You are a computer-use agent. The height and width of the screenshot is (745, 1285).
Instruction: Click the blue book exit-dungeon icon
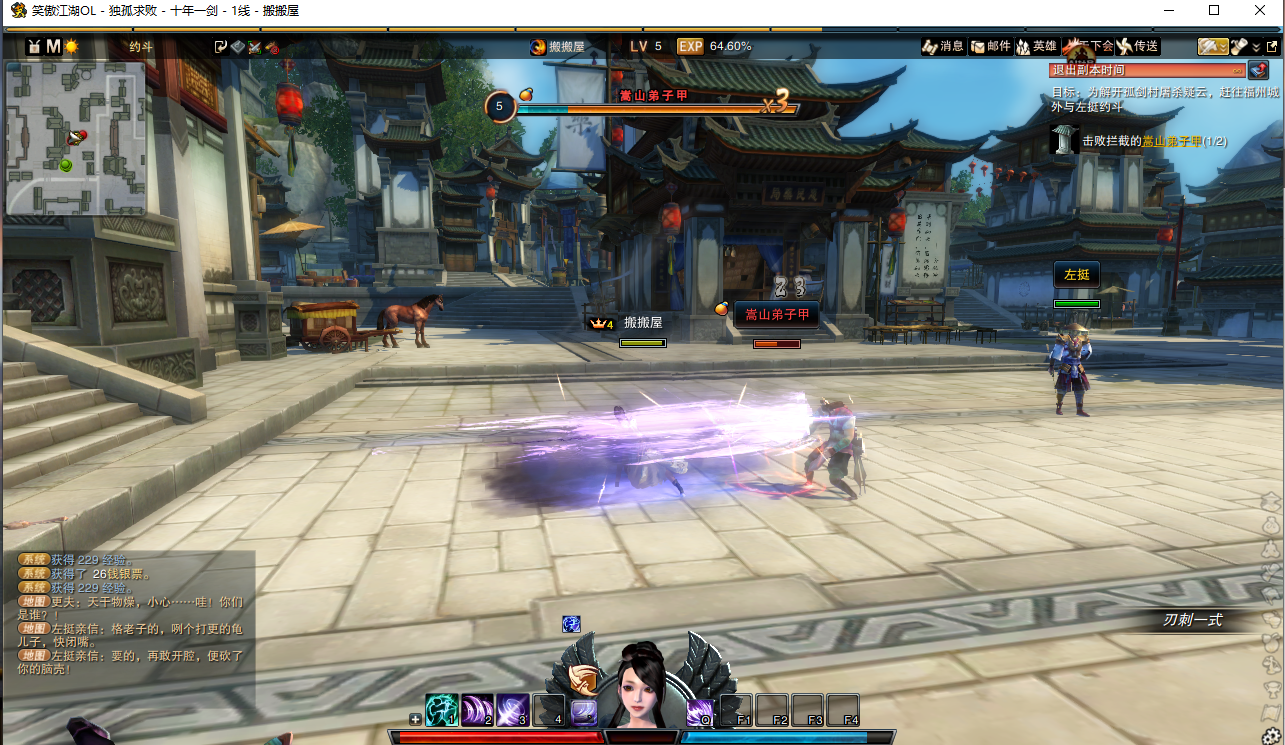(x=1258, y=70)
